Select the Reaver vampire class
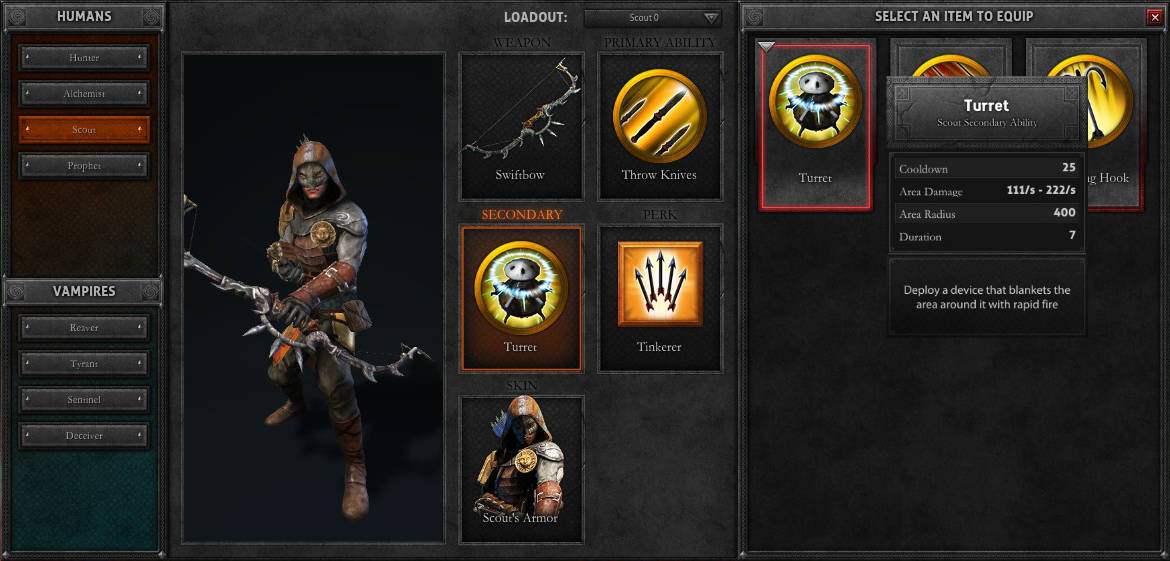 (84, 327)
